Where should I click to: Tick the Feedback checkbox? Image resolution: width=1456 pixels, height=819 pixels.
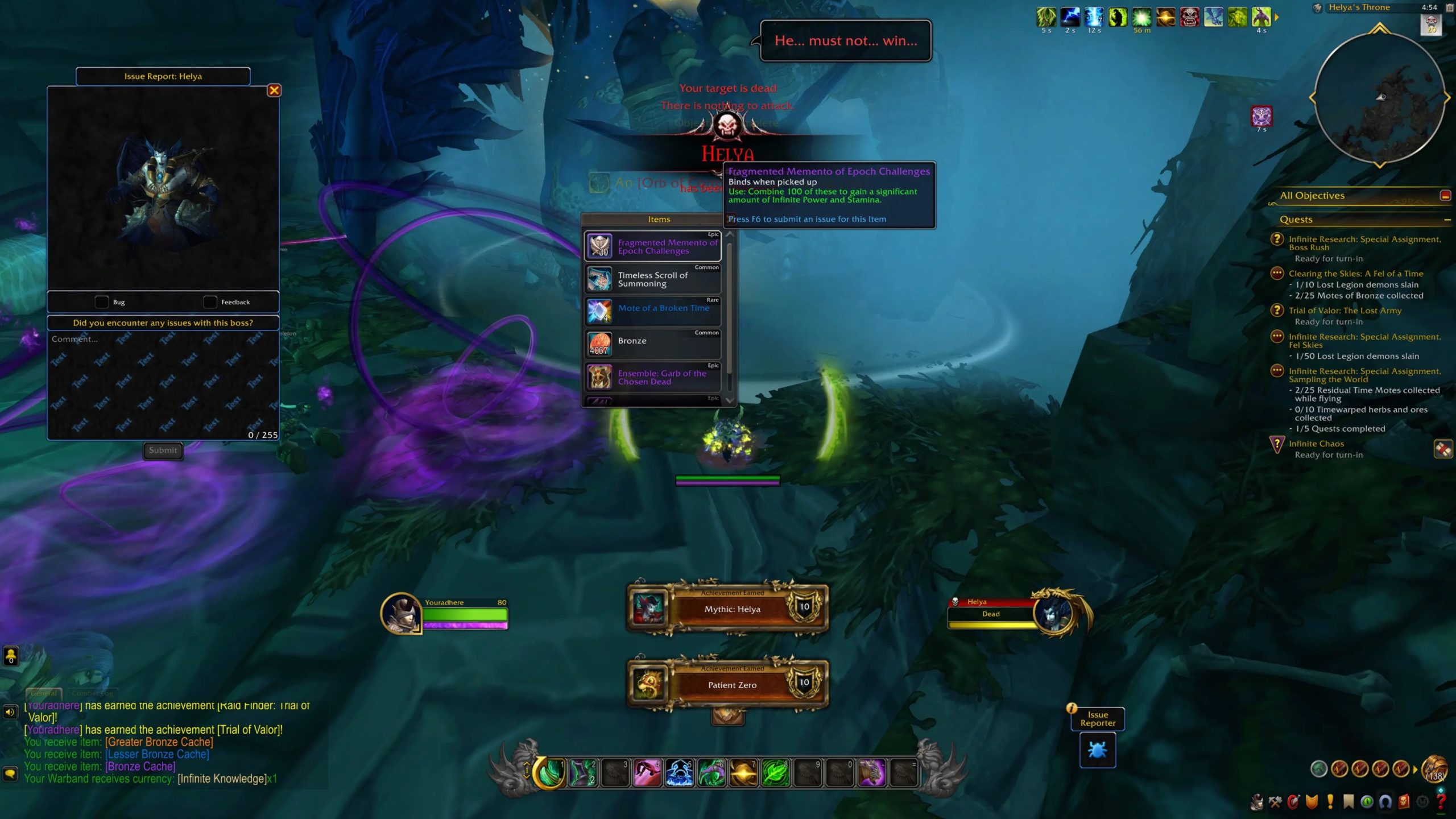pos(210,302)
